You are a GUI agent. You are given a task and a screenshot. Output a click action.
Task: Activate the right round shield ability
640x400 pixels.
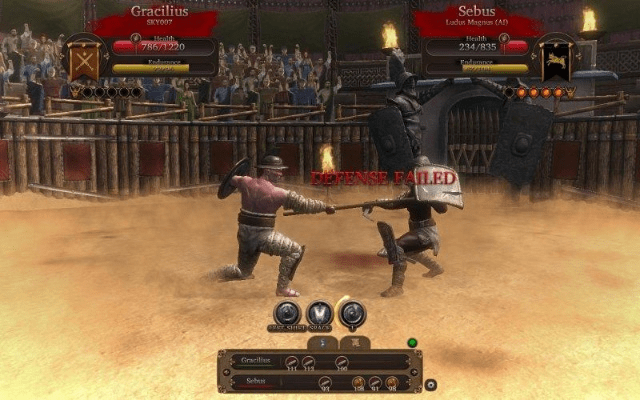pyautogui.click(x=352, y=313)
